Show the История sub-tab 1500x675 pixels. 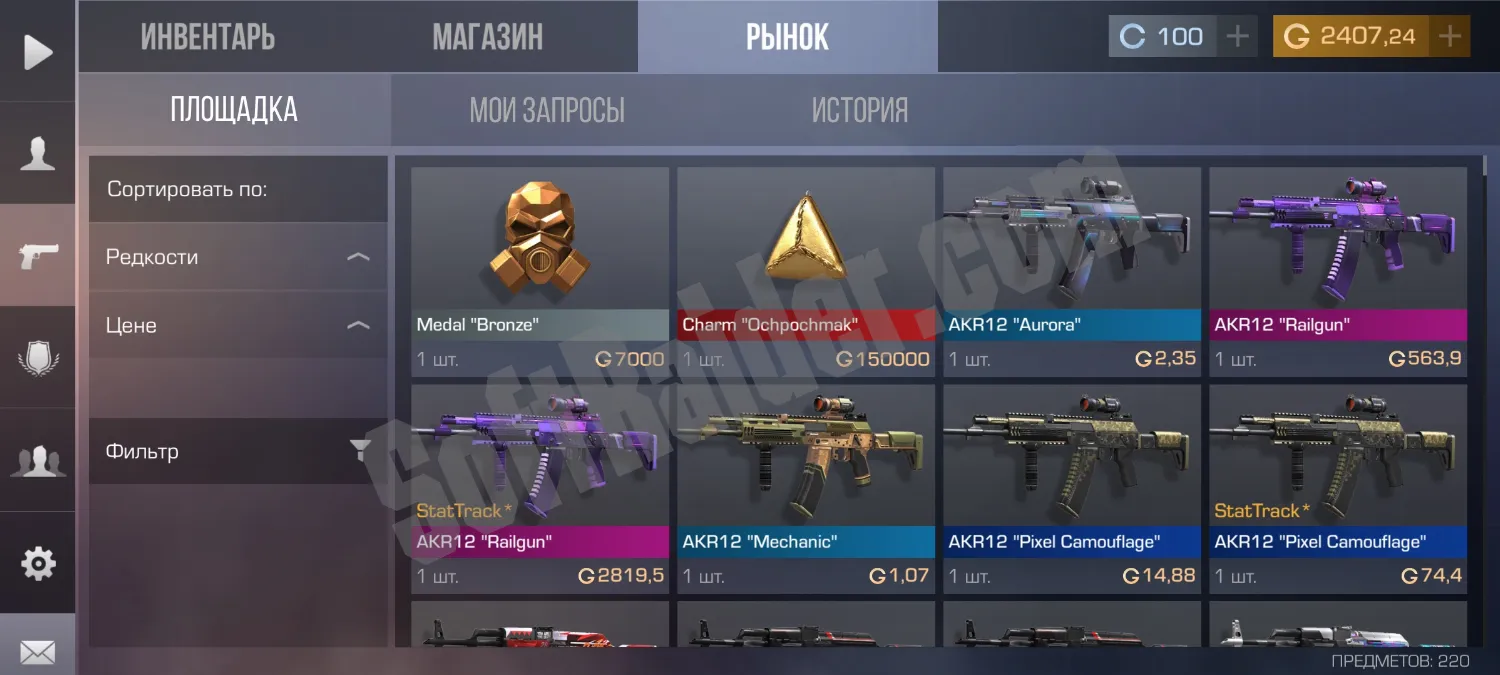pyautogui.click(x=860, y=110)
